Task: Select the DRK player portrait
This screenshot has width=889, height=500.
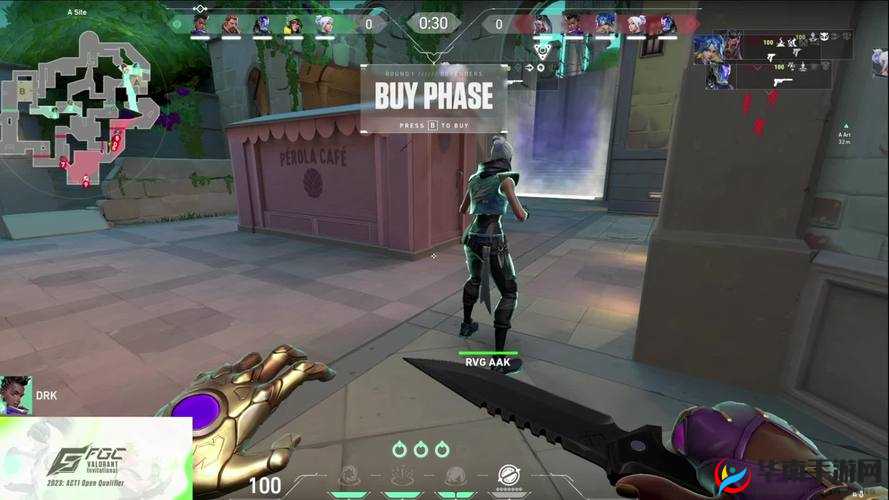Action: click(x=16, y=395)
